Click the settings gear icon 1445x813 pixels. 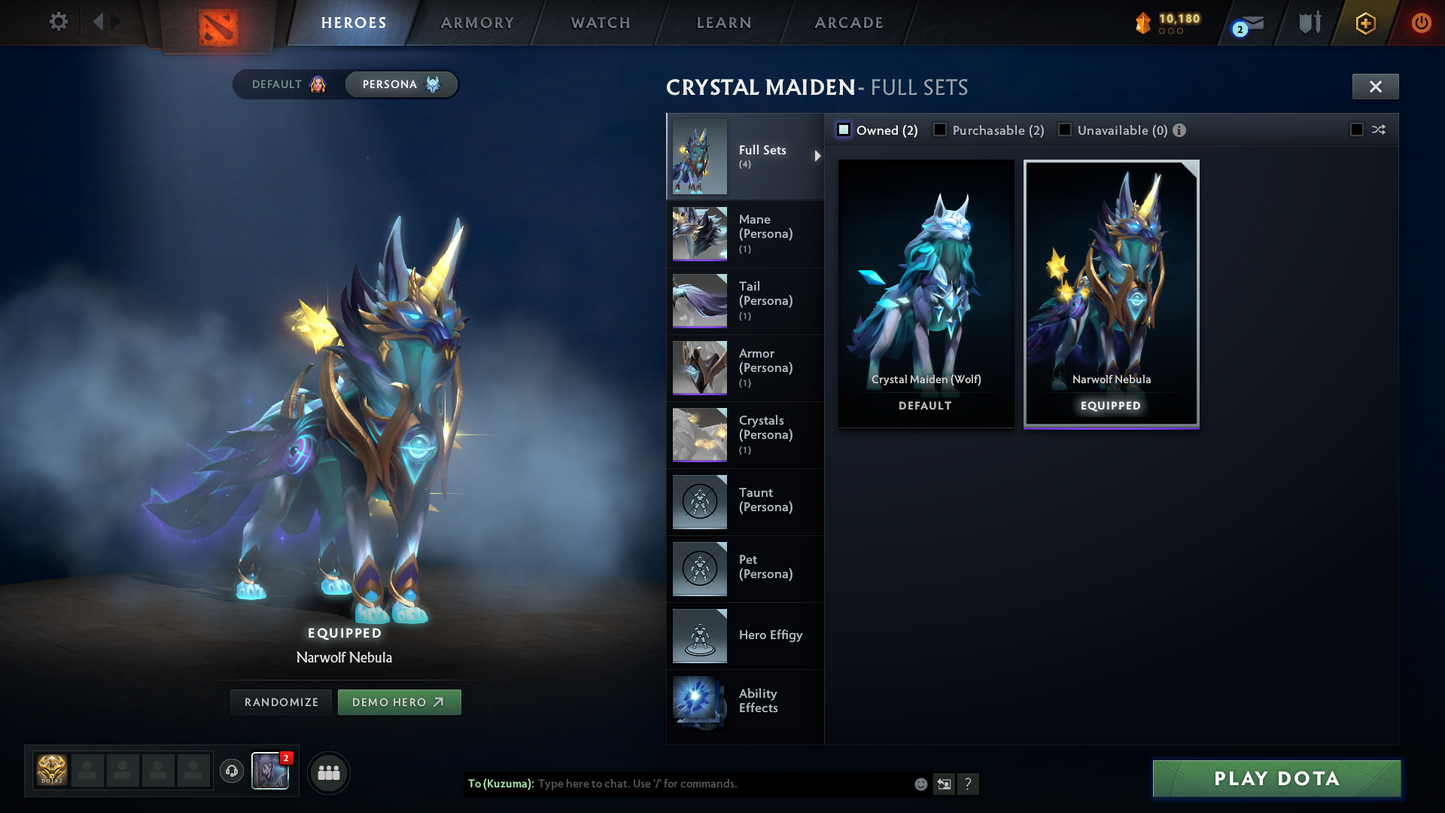57,20
